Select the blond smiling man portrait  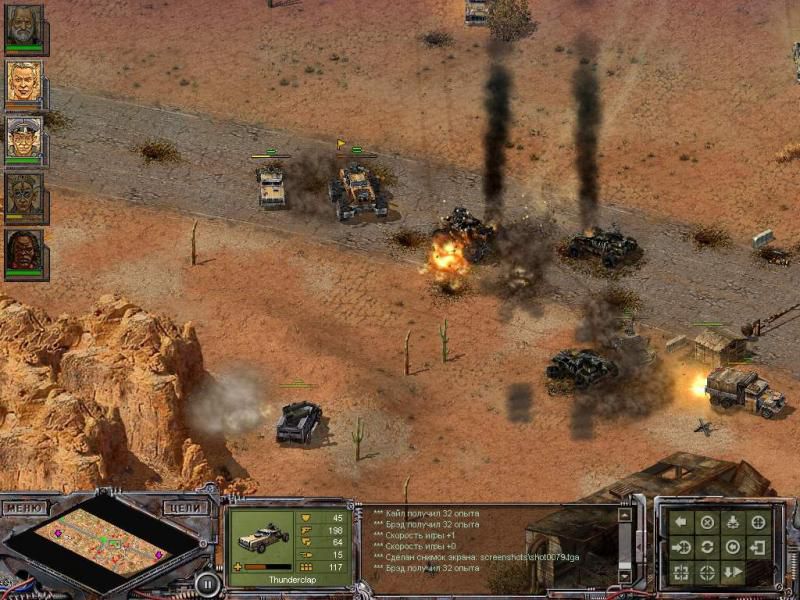coord(24,83)
